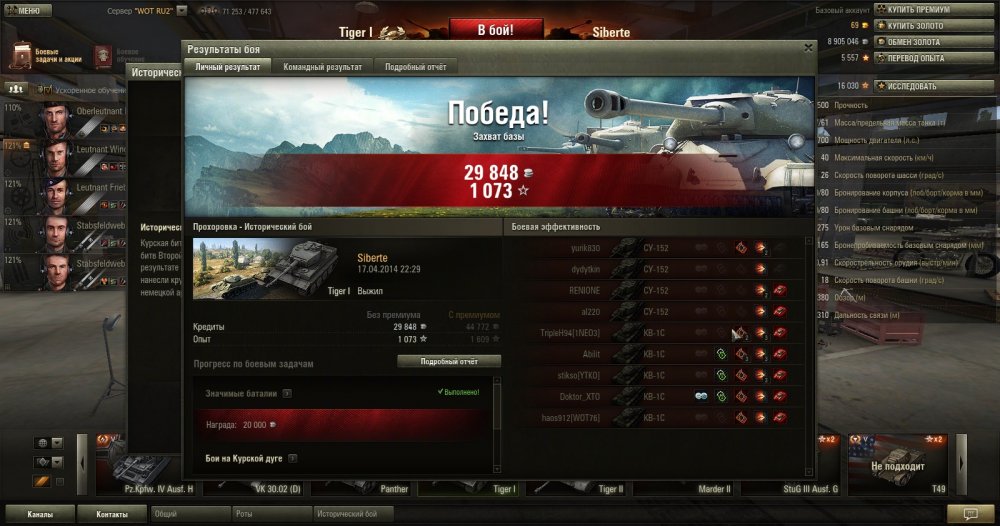The image size is (1000, 526).
Task: Open the main Меню button
Action: [x=24, y=10]
